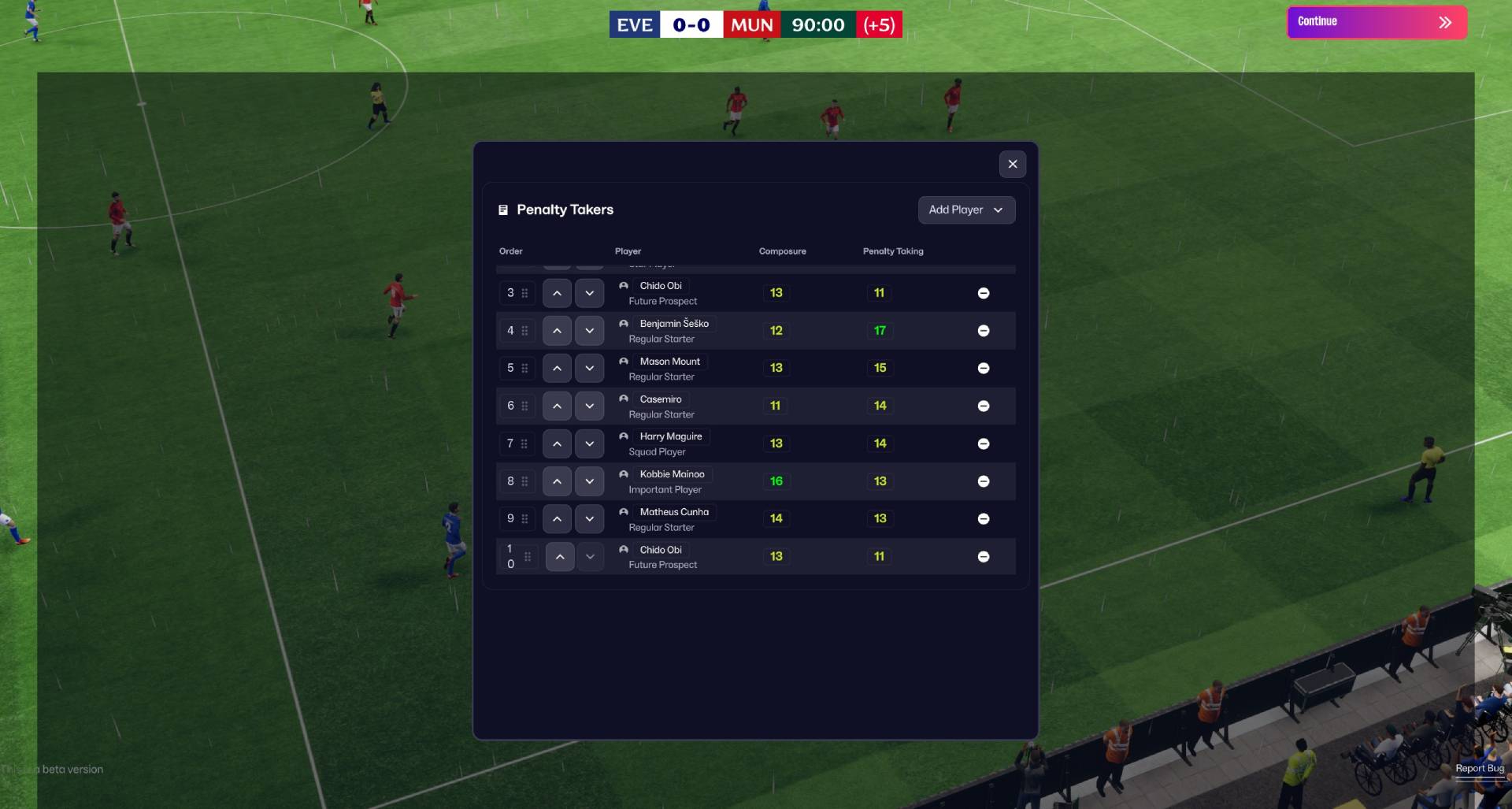The width and height of the screenshot is (1512, 809).
Task: Click the shirt icon beside Matheus Cunha
Action: coord(623,511)
